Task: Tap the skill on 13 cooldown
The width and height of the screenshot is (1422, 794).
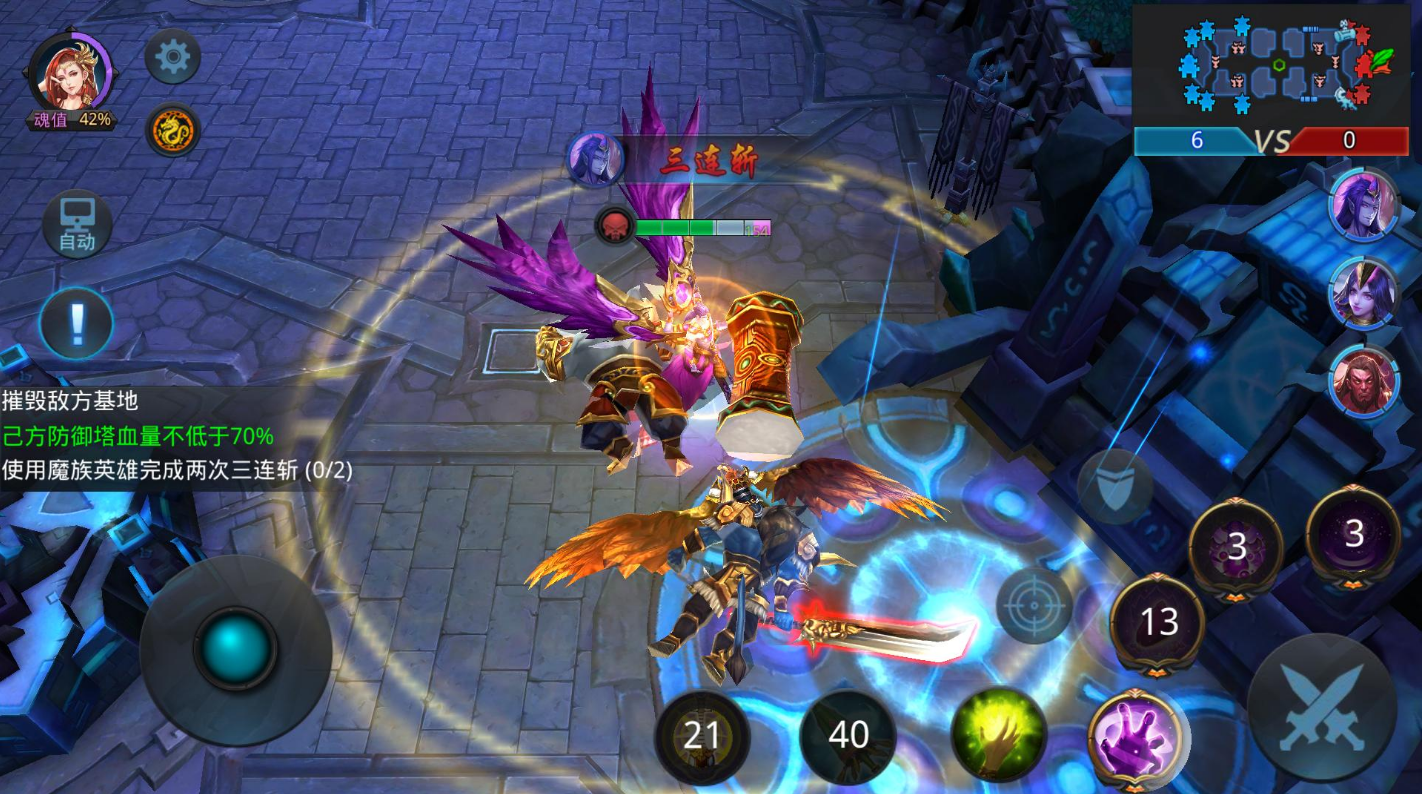Action: point(1159,622)
